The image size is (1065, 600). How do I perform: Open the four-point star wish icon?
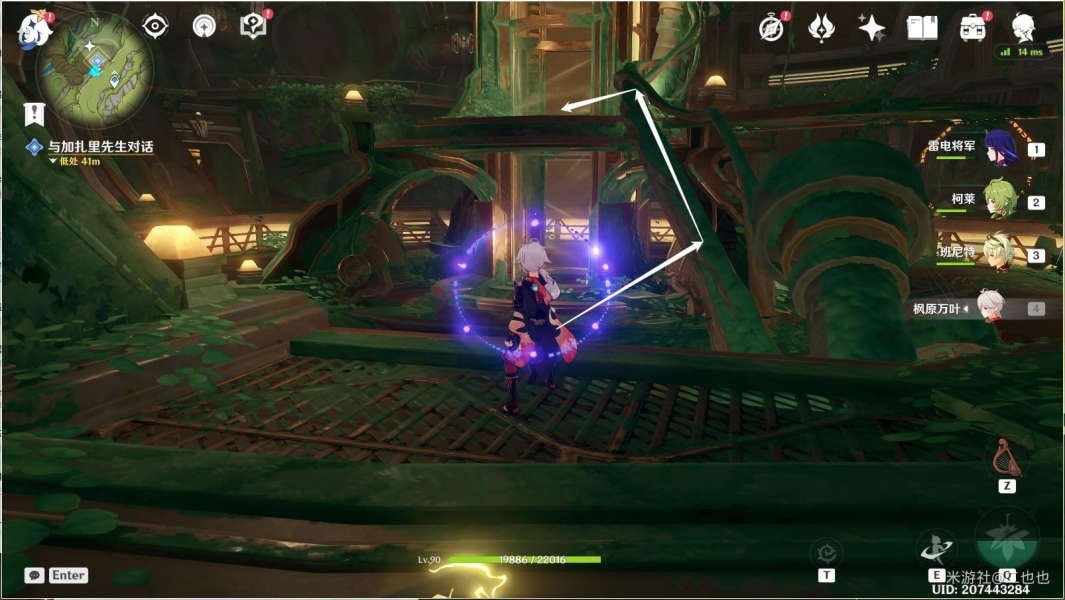point(871,28)
